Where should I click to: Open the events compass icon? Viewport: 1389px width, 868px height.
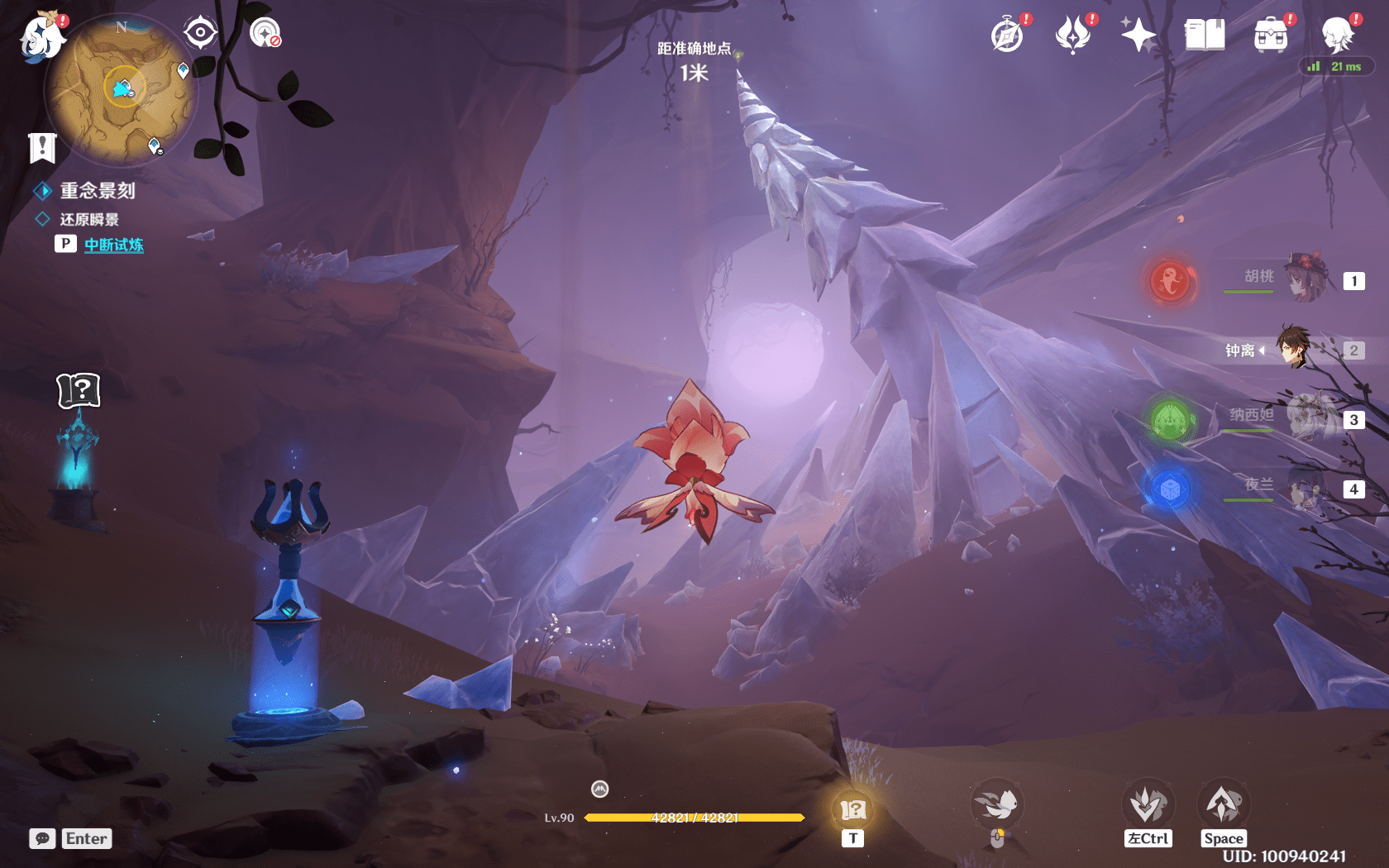(1008, 36)
